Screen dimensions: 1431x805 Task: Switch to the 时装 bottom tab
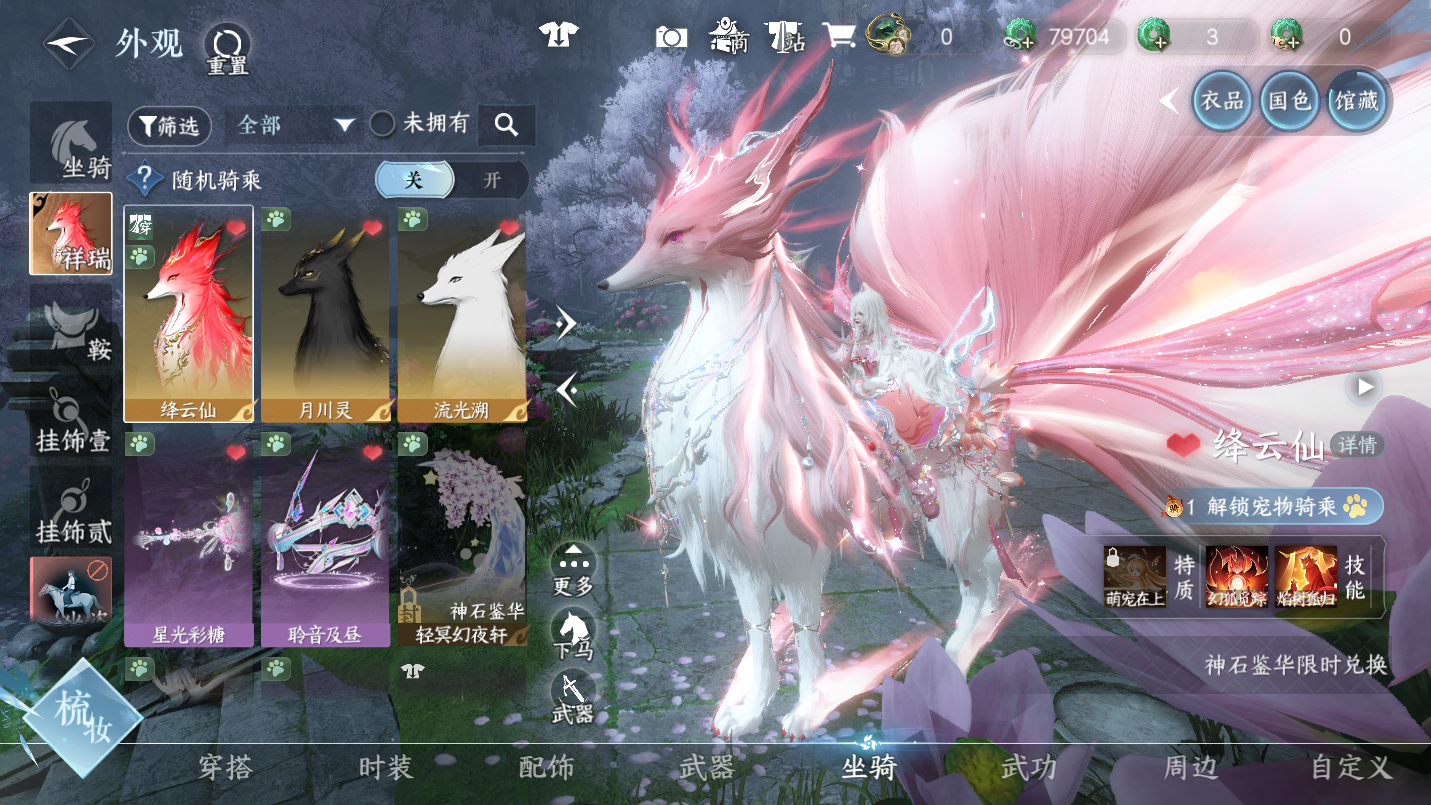385,767
